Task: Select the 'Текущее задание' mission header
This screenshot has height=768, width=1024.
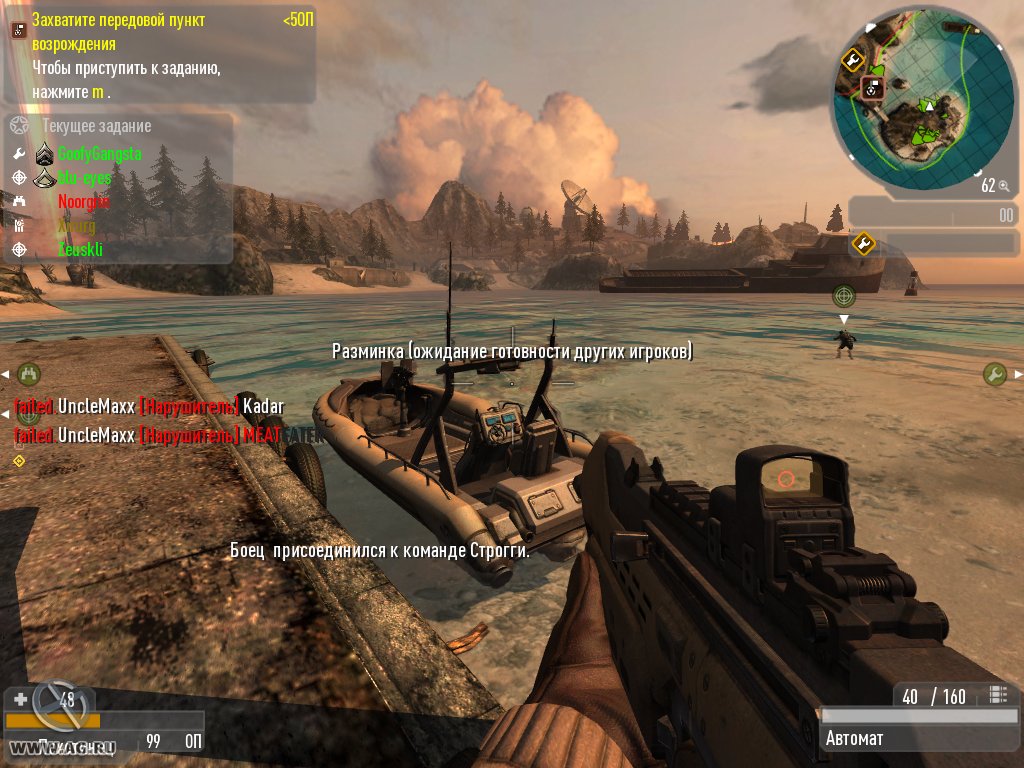Action: (96, 126)
